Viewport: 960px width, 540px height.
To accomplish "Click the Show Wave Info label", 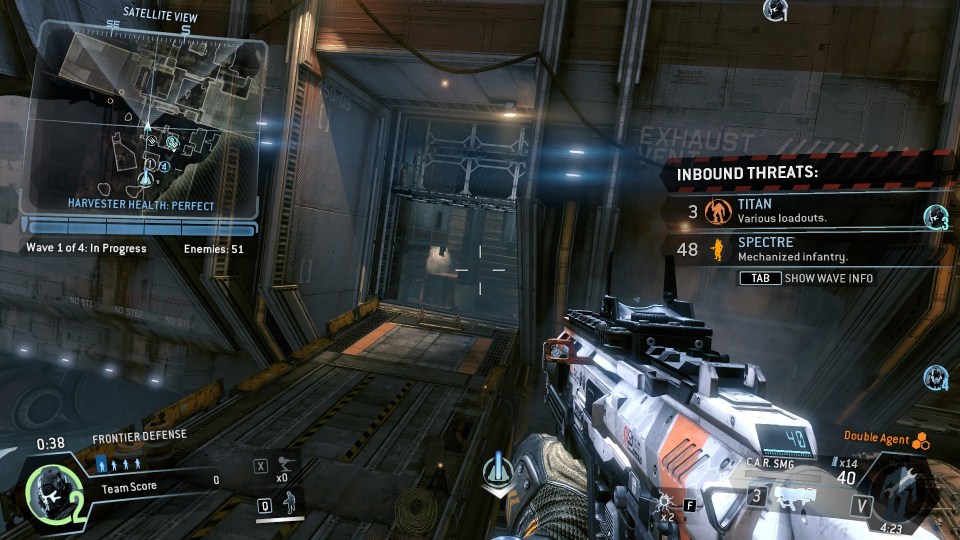I will [826, 278].
